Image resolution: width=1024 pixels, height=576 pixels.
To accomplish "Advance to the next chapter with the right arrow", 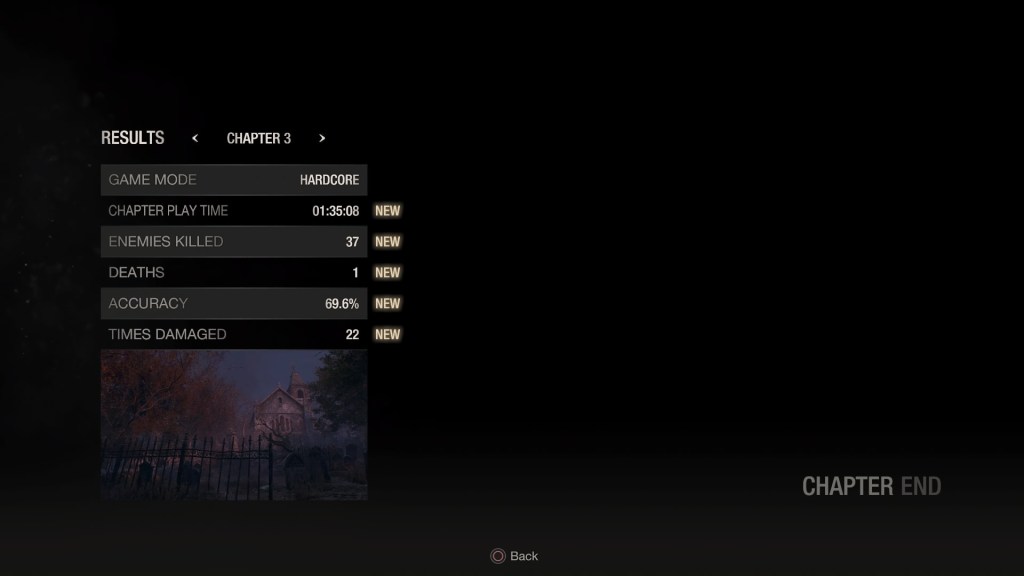I will click(322, 139).
